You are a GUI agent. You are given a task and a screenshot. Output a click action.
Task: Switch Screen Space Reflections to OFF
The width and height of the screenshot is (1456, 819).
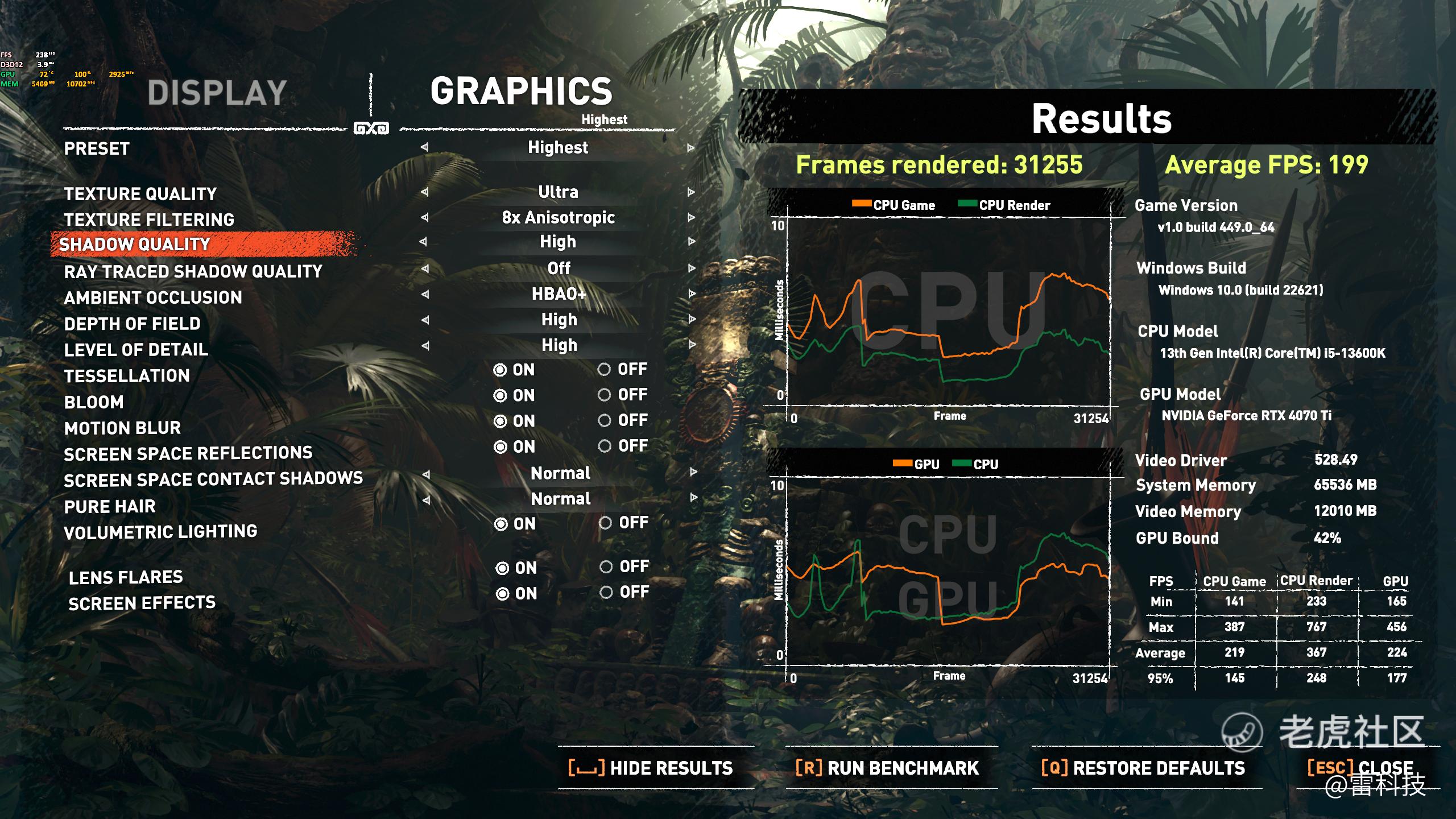pos(605,446)
